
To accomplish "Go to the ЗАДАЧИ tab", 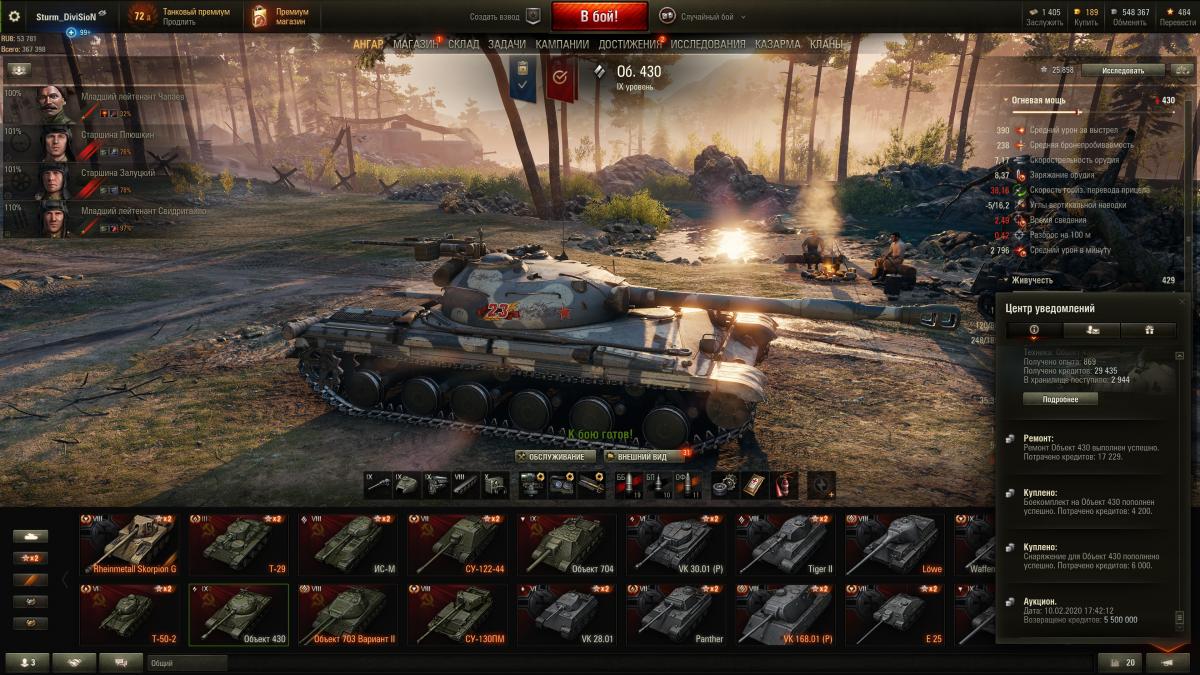I will click(507, 45).
